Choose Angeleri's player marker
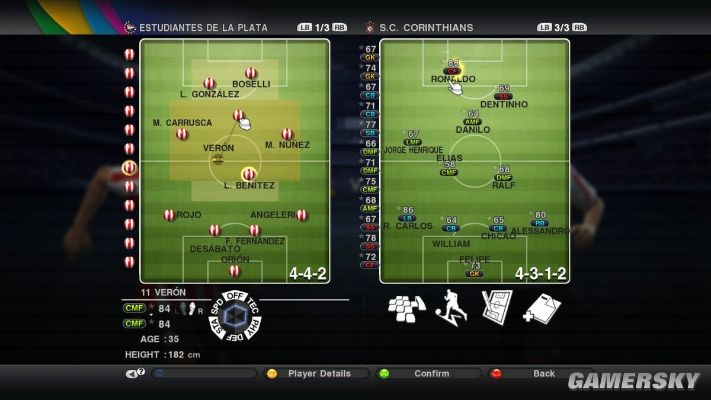 301,214
